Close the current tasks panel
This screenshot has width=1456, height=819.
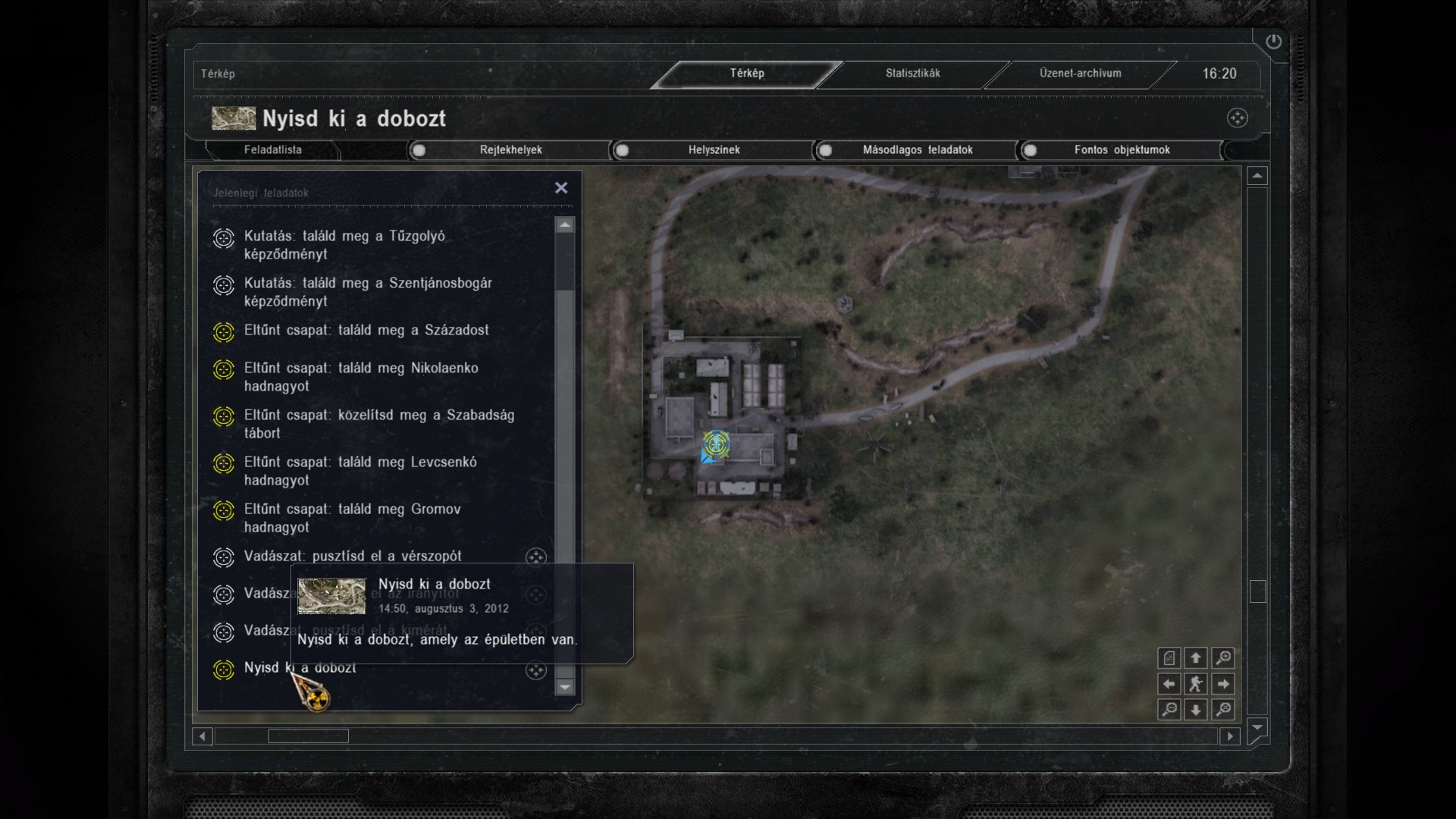click(561, 187)
